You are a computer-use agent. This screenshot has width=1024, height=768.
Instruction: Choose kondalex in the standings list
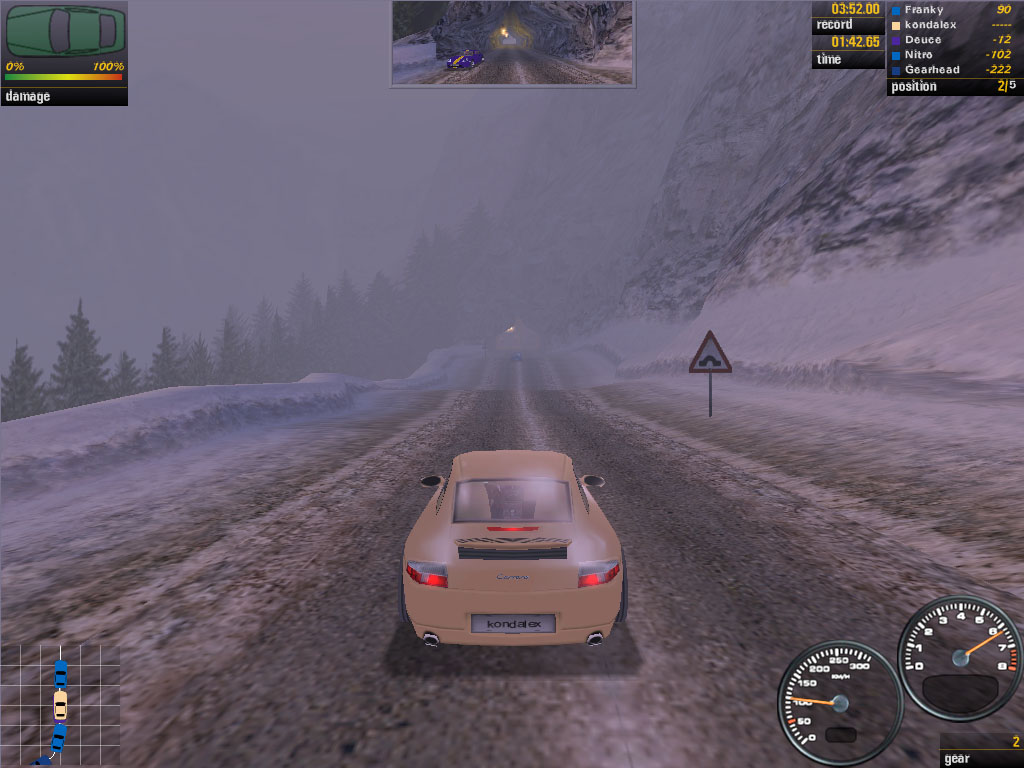pyautogui.click(x=930, y=24)
